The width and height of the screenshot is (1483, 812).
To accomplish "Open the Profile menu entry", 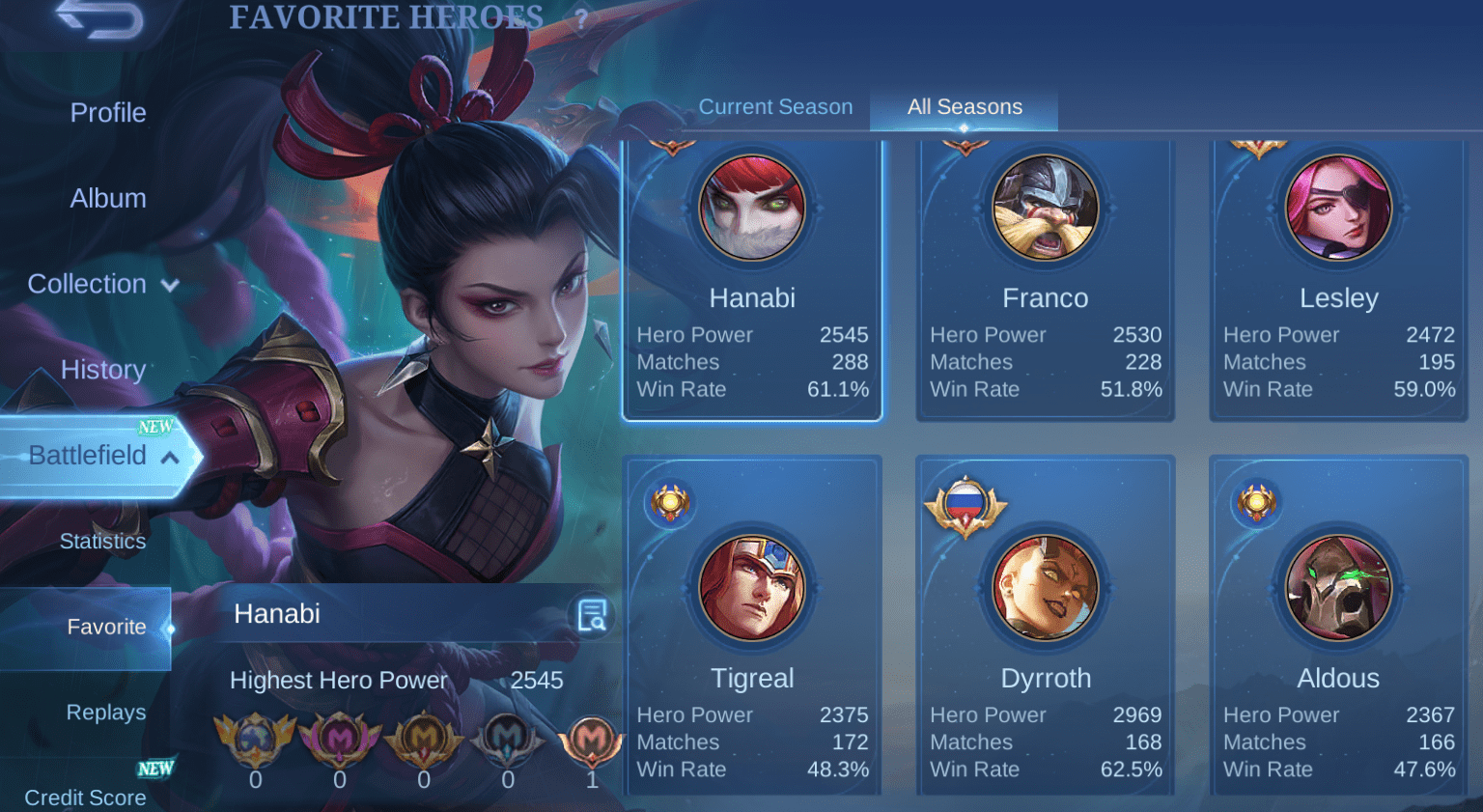I will 108,113.
